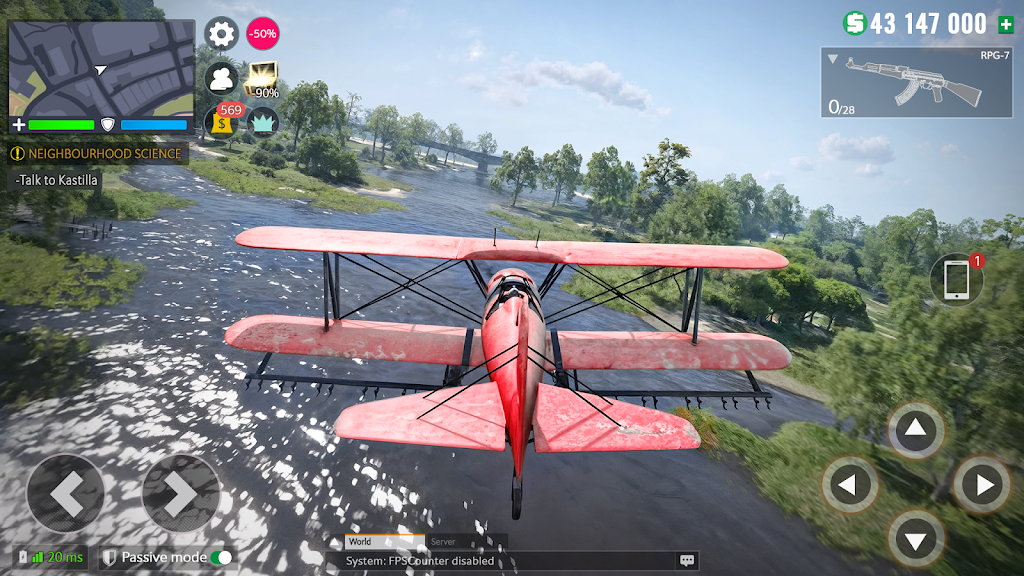Switch to the Server chat tab
1024x576 pixels.
442,542
